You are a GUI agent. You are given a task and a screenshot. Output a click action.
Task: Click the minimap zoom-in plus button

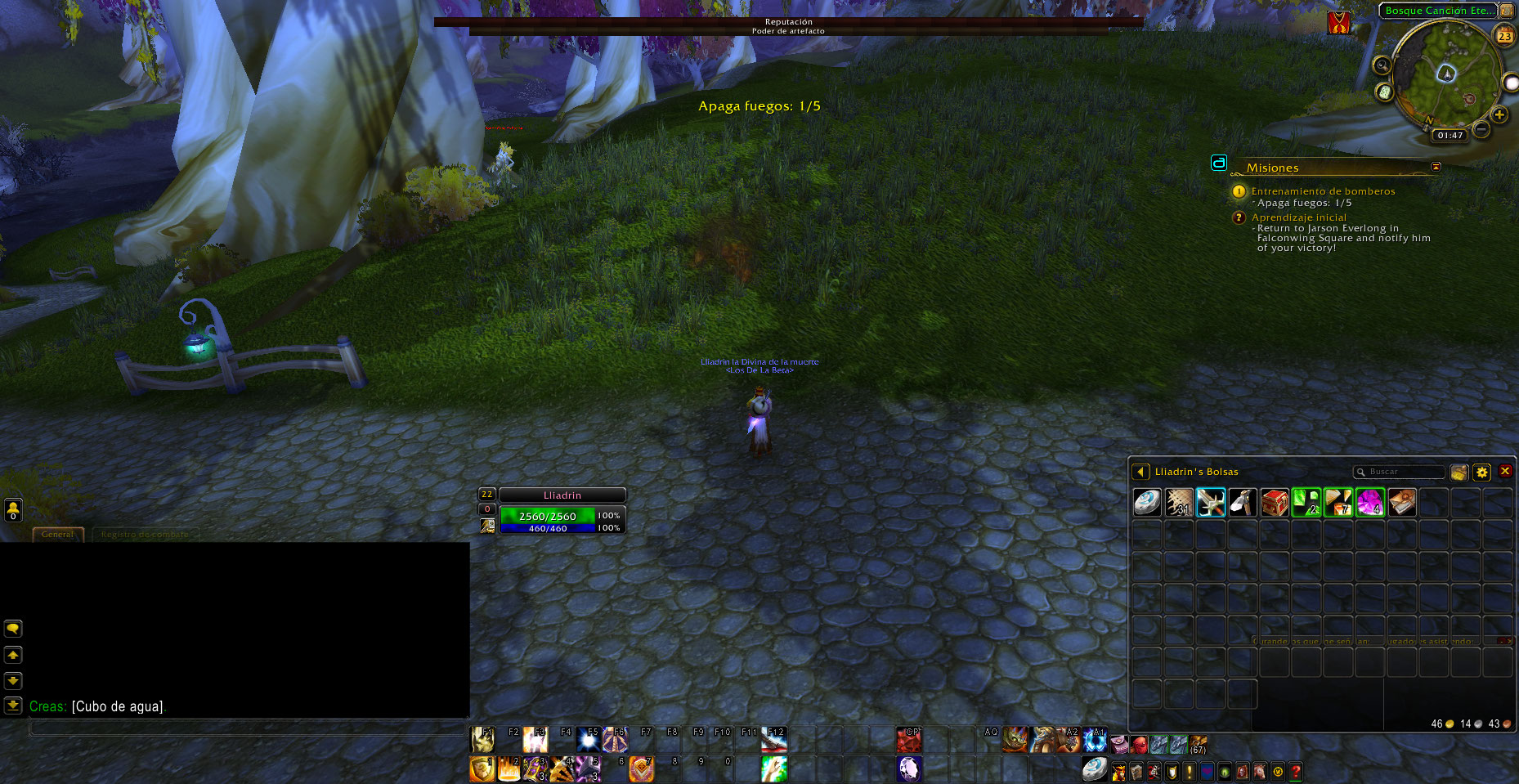tap(1499, 114)
